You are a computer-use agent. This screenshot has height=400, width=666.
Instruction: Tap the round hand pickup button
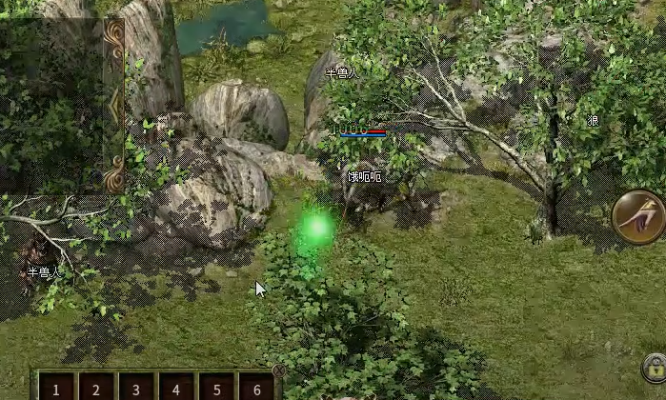point(639,216)
